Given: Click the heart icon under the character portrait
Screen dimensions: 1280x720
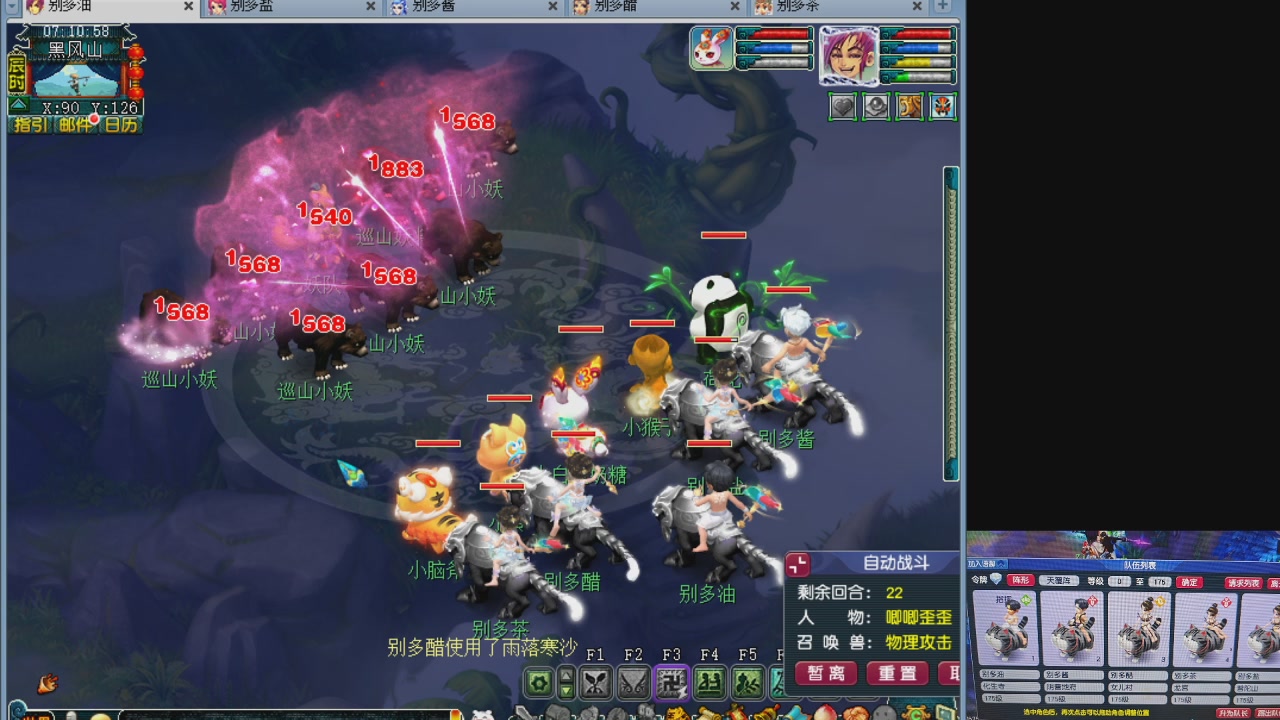Looking at the screenshot, I should 842,105.
